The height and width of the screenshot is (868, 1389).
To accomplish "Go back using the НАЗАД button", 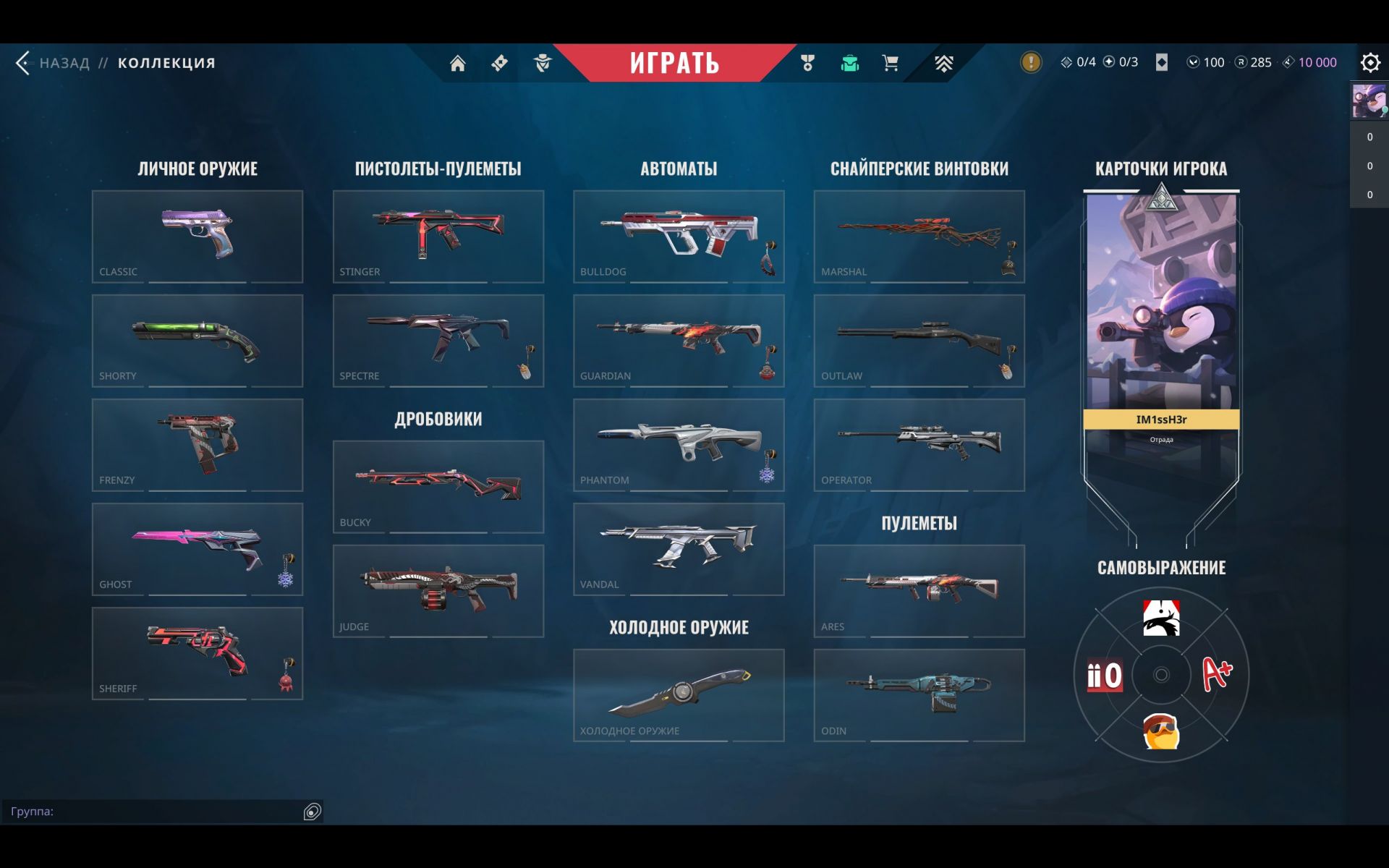I will [54, 63].
